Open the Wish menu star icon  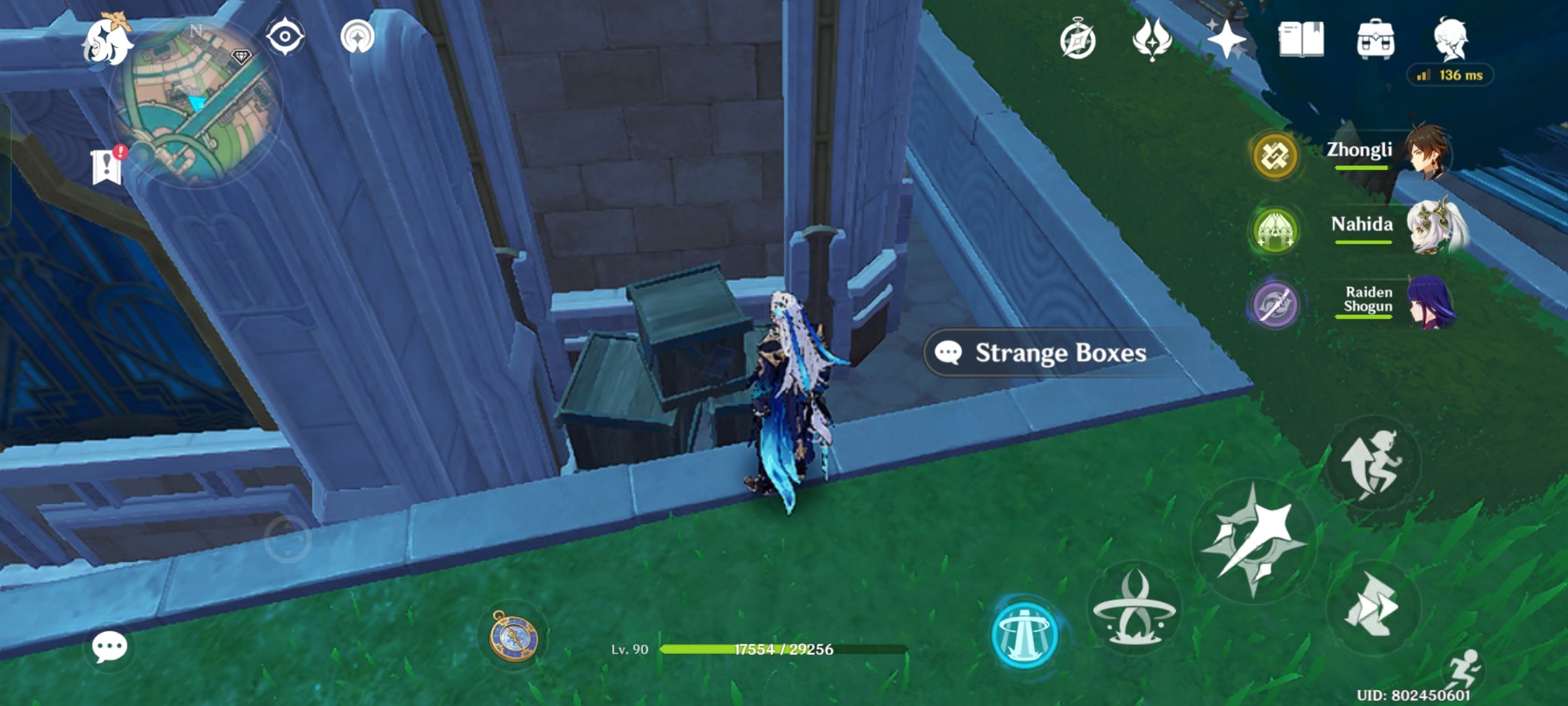pos(1227,41)
